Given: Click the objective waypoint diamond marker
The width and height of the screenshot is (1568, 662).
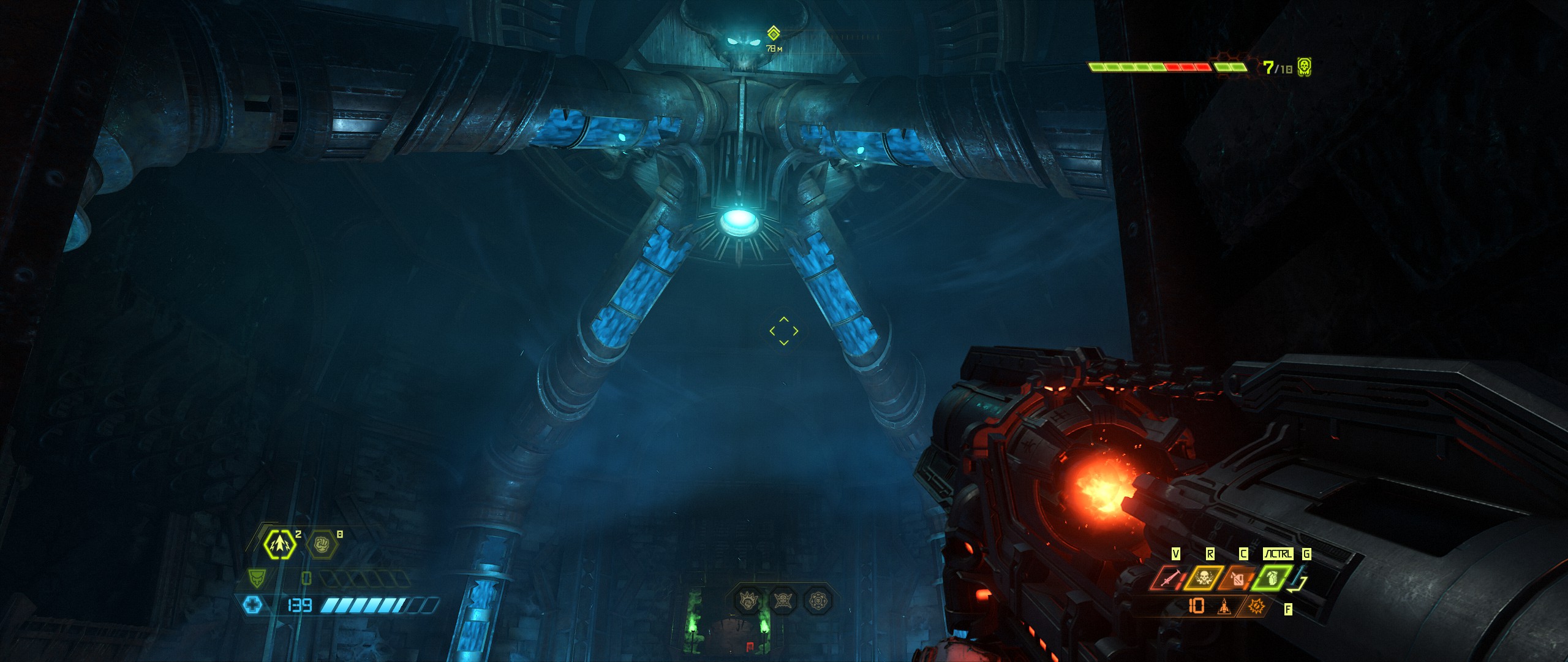Looking at the screenshot, I should tap(774, 32).
